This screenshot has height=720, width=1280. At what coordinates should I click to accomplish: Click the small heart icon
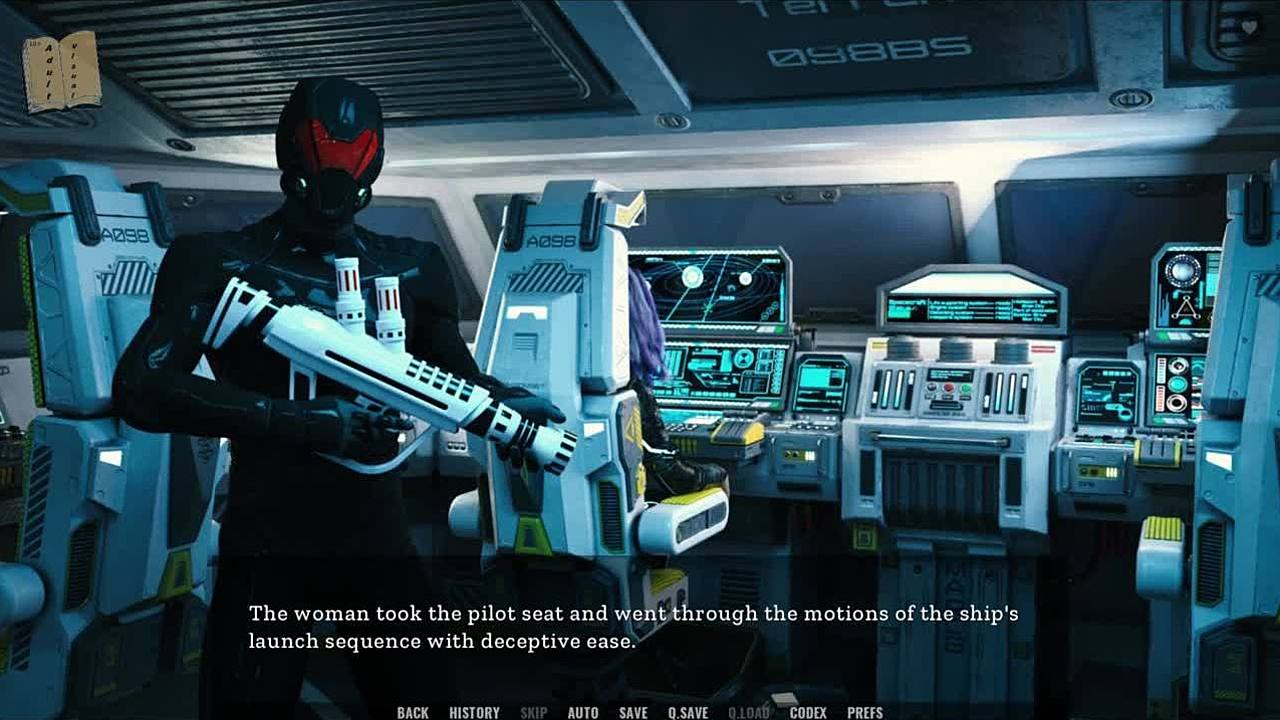point(1249,28)
